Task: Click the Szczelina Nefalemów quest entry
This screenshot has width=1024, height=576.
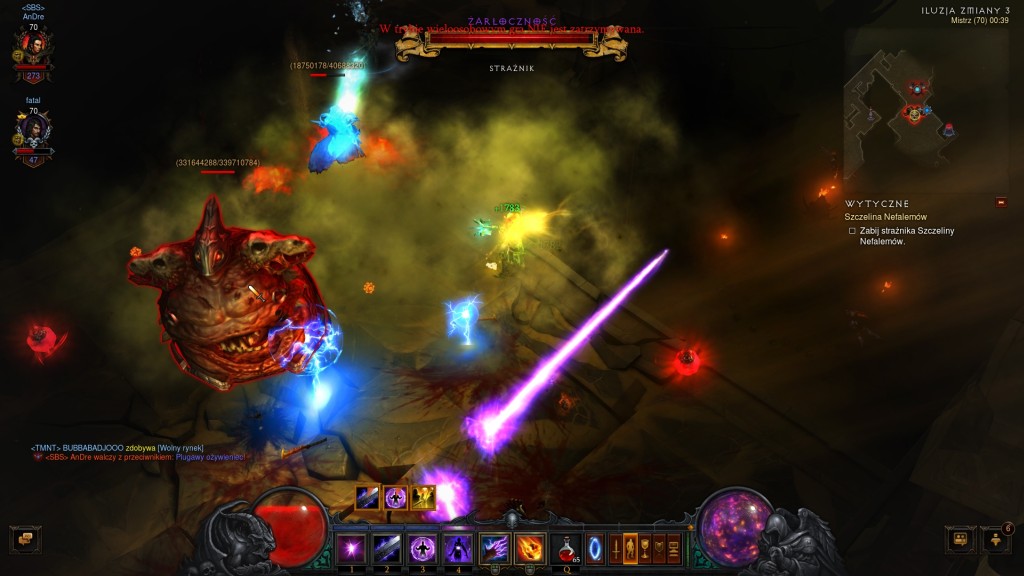Action: (x=885, y=217)
